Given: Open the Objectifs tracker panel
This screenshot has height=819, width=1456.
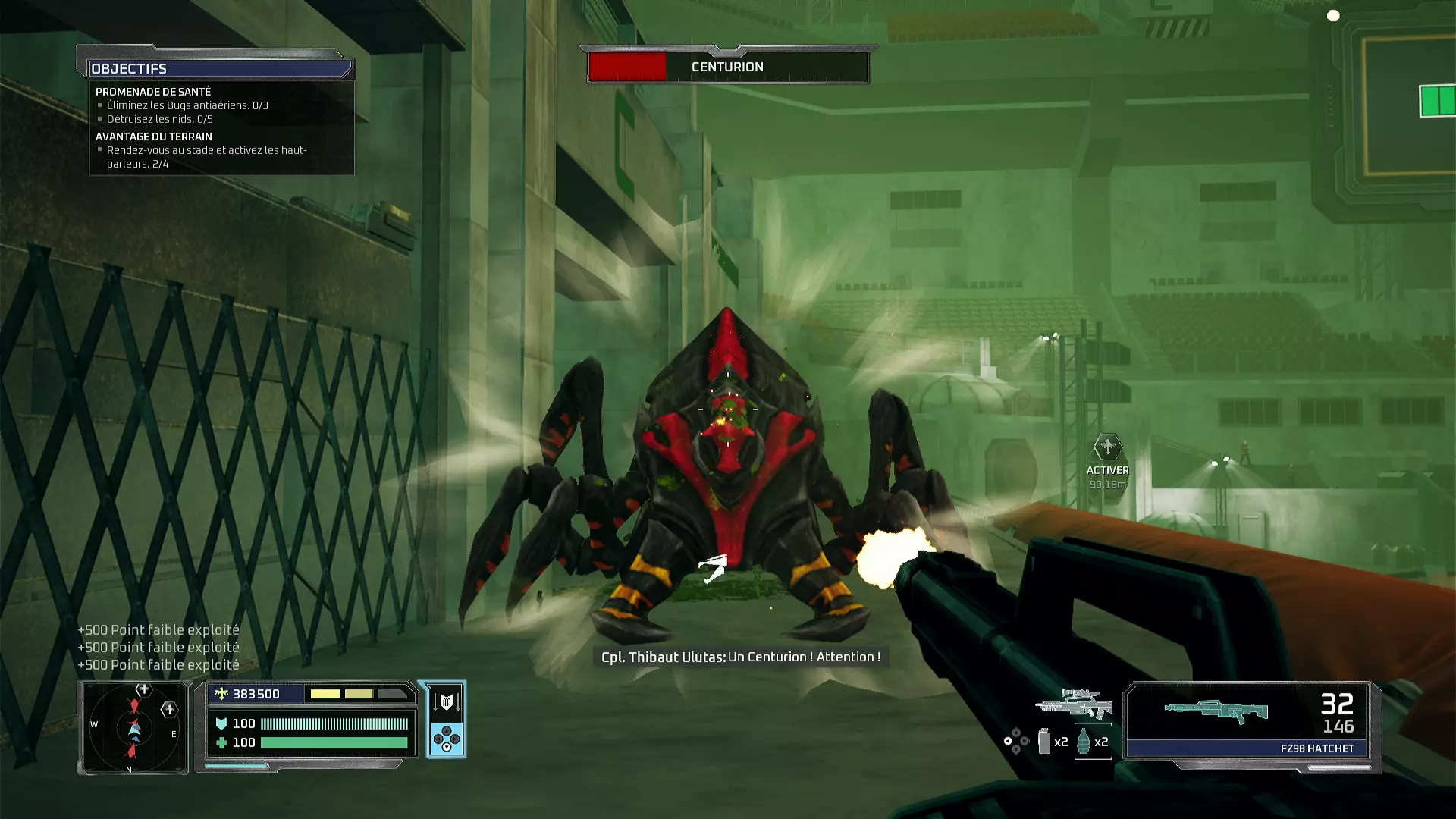Looking at the screenshot, I should 219,68.
